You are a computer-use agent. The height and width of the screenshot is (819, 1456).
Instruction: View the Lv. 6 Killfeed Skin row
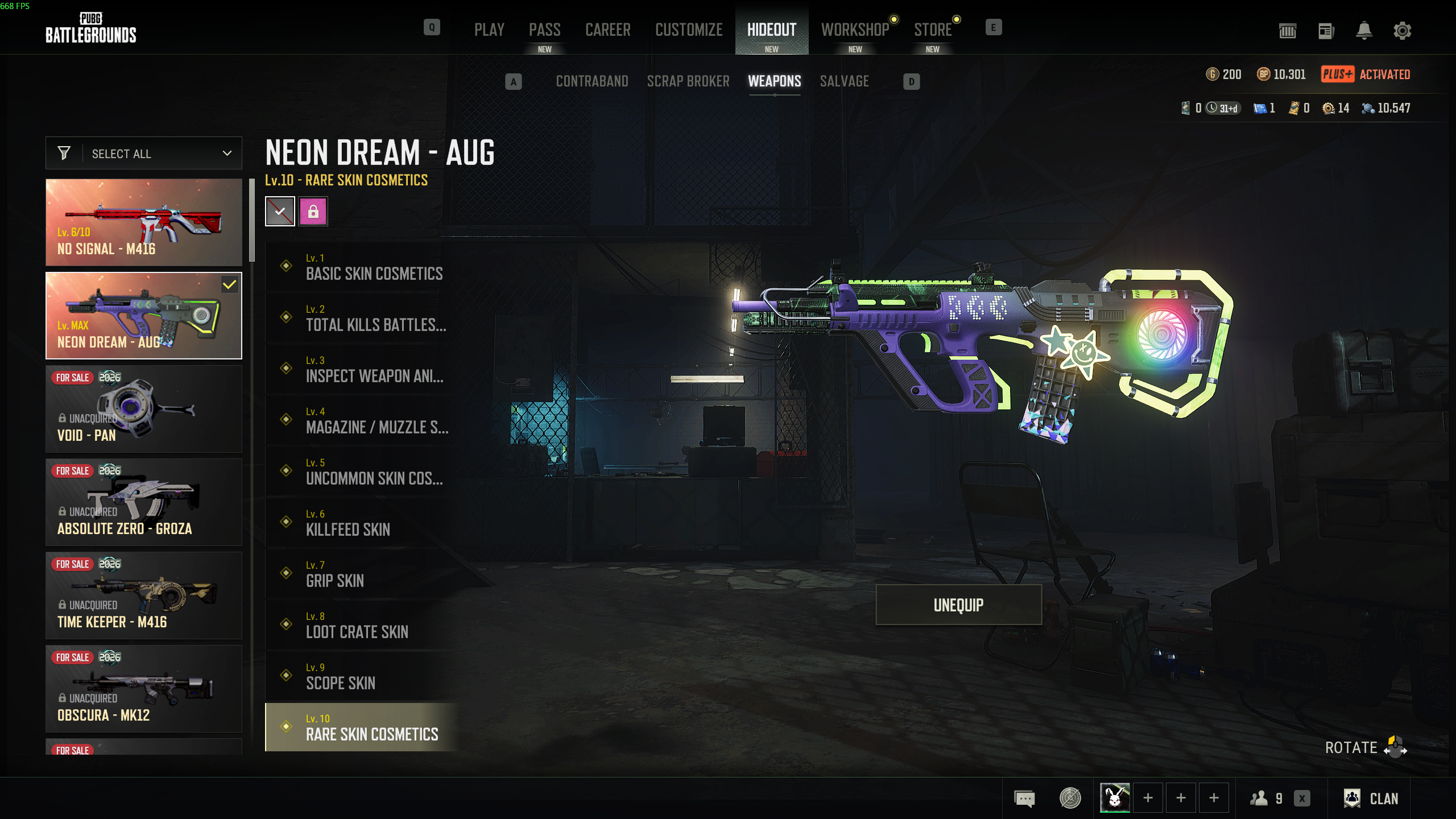[x=364, y=522]
